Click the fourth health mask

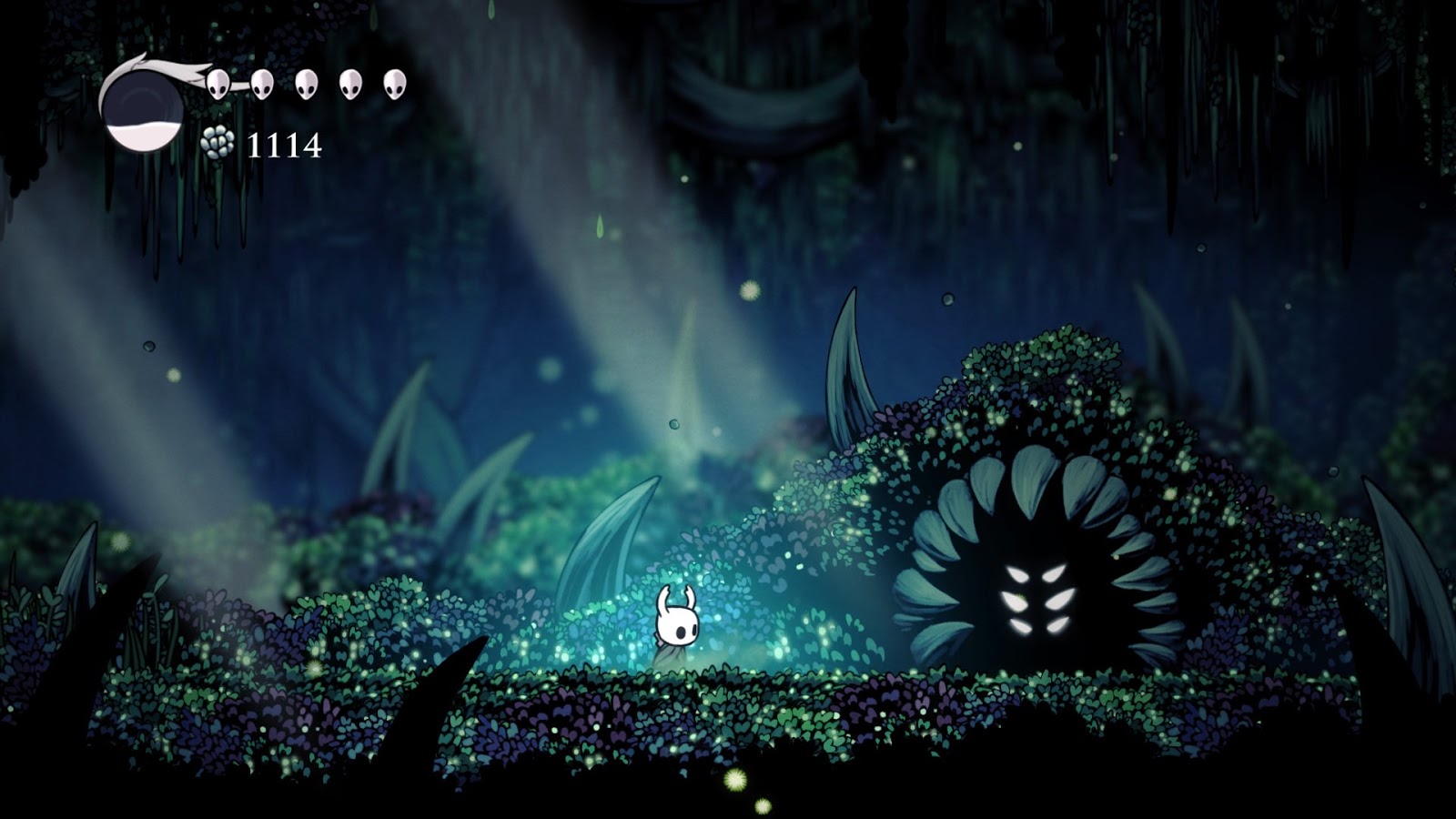coord(350,86)
